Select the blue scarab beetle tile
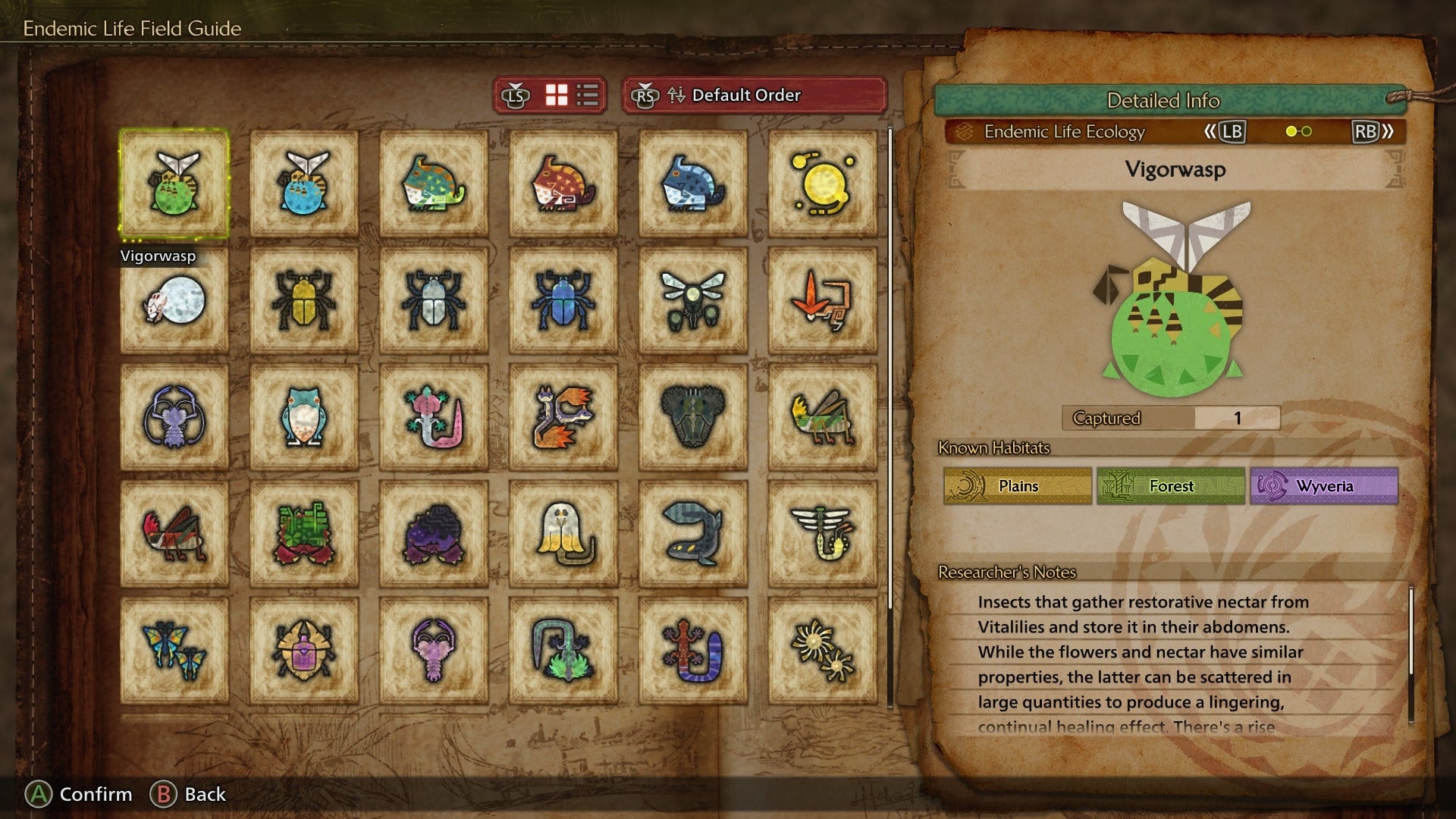The width and height of the screenshot is (1456, 819). pyautogui.click(x=563, y=300)
